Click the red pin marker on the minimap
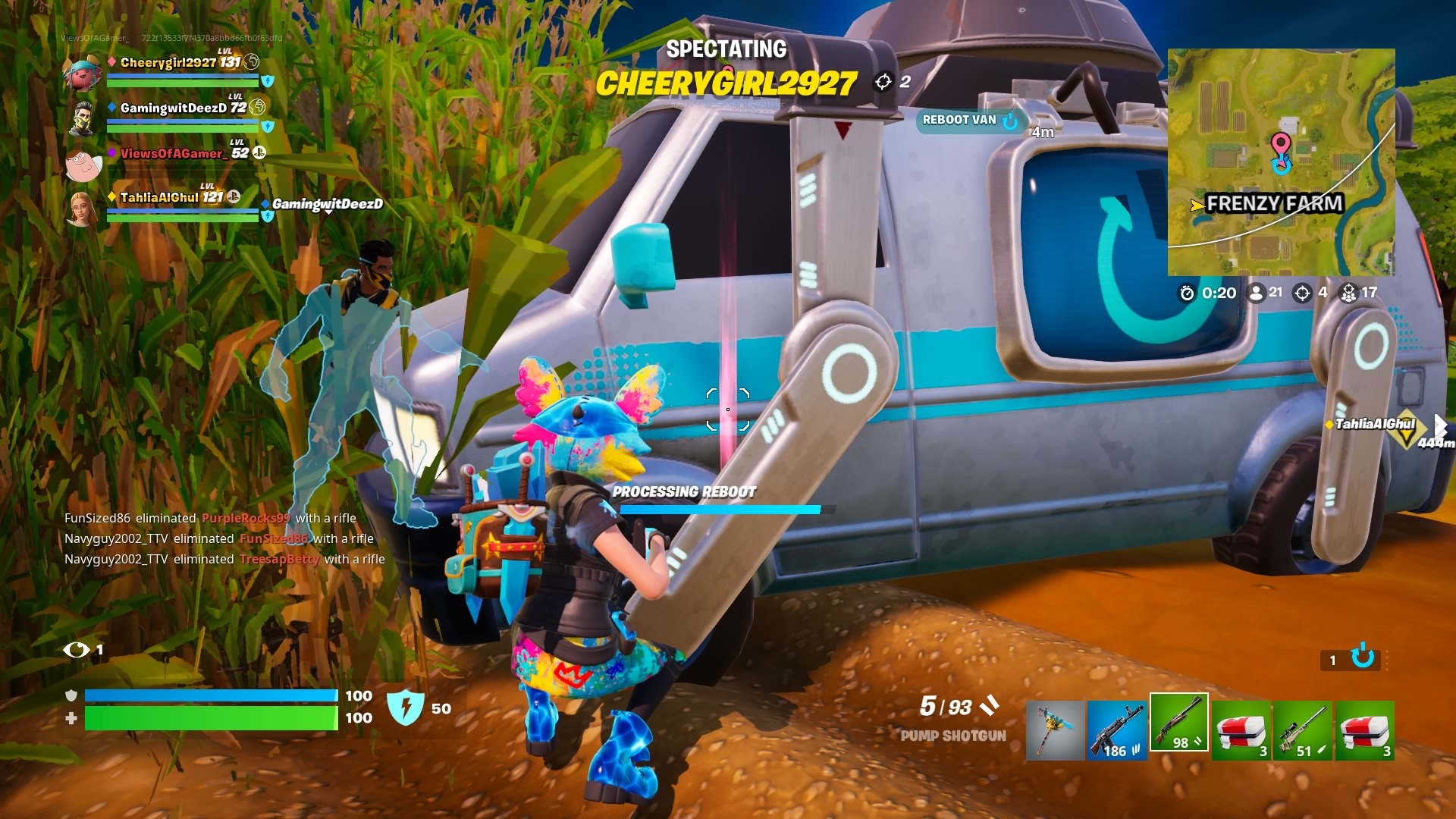 tap(1280, 144)
